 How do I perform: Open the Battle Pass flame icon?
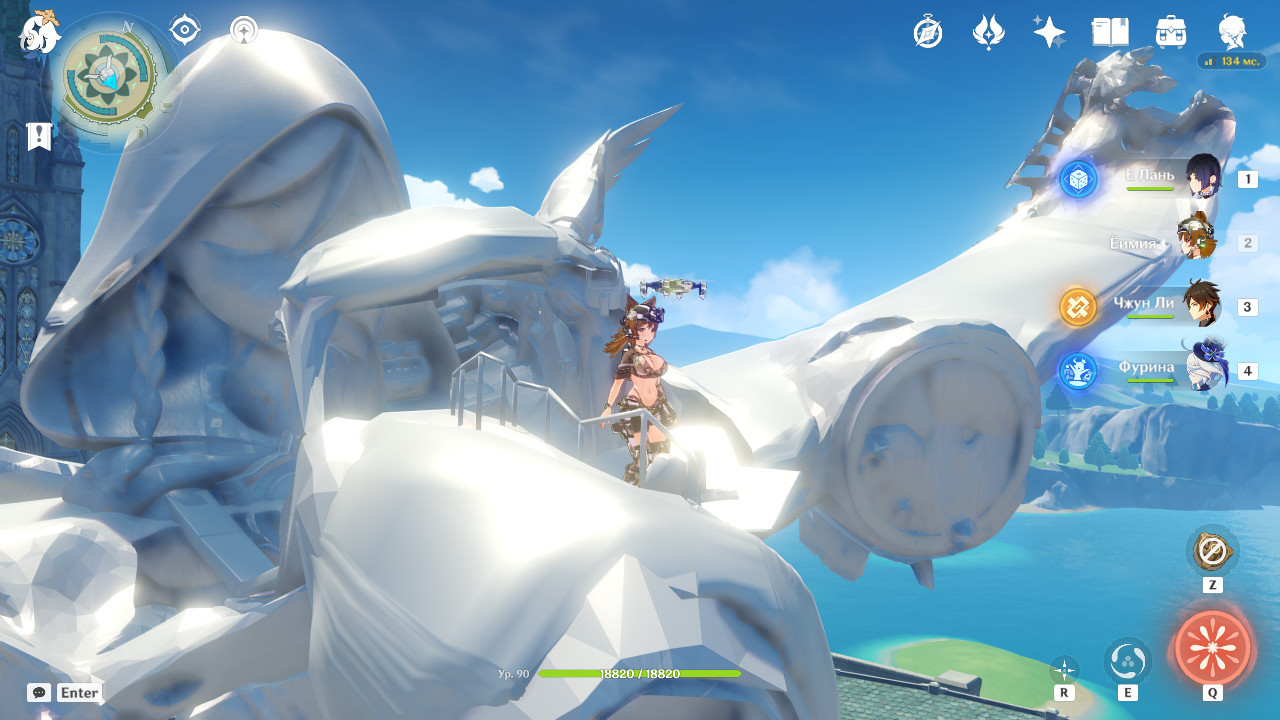click(988, 32)
